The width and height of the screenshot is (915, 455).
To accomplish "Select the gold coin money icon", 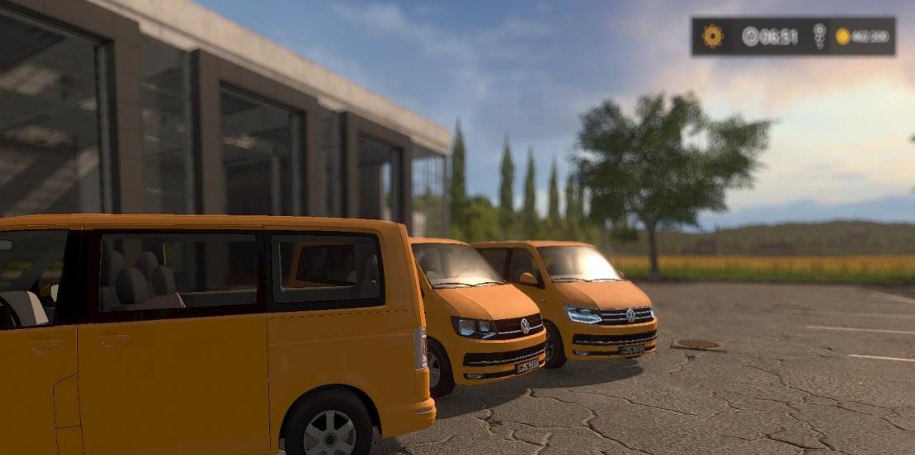I will [x=843, y=36].
